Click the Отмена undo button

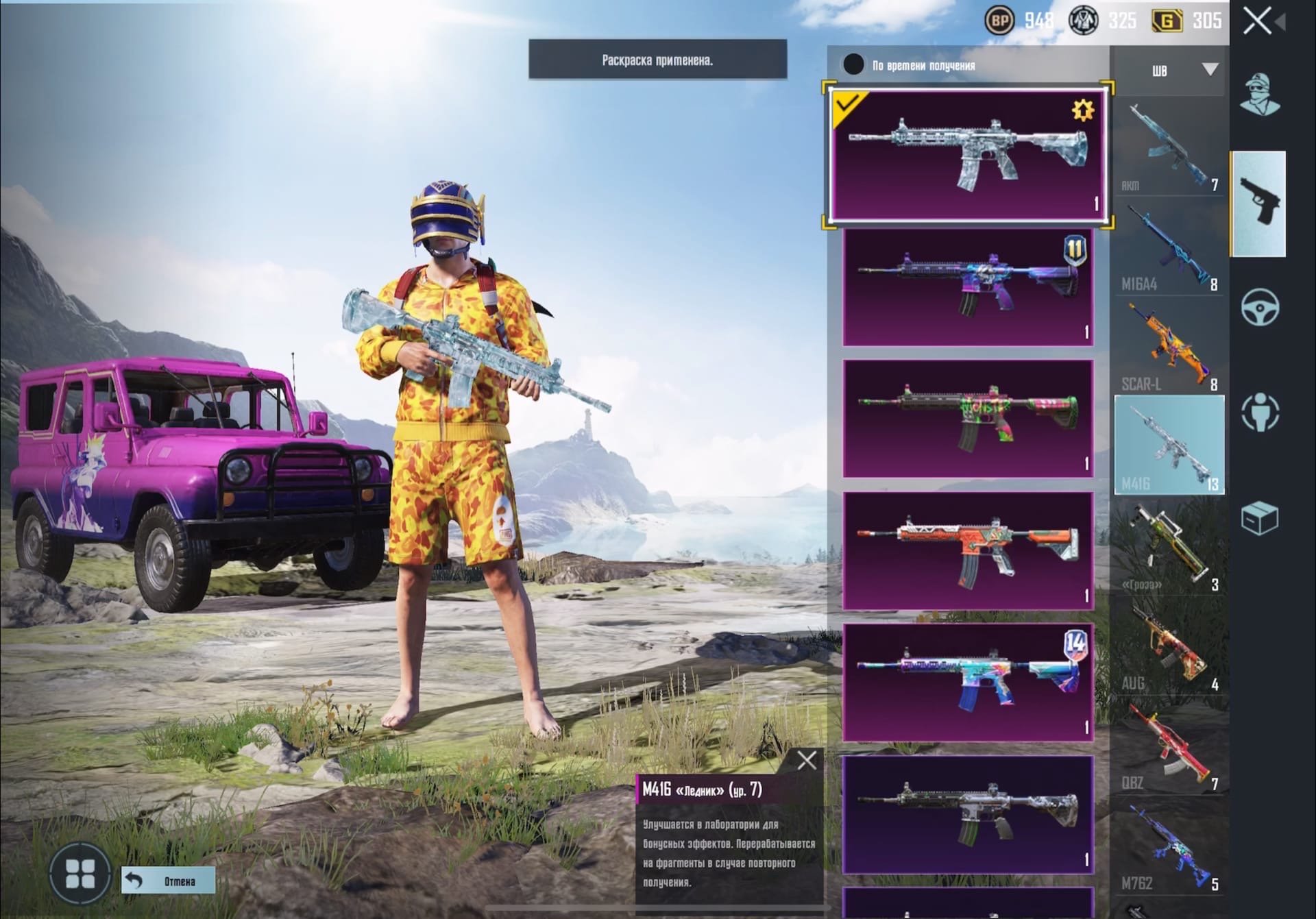pyautogui.click(x=169, y=881)
